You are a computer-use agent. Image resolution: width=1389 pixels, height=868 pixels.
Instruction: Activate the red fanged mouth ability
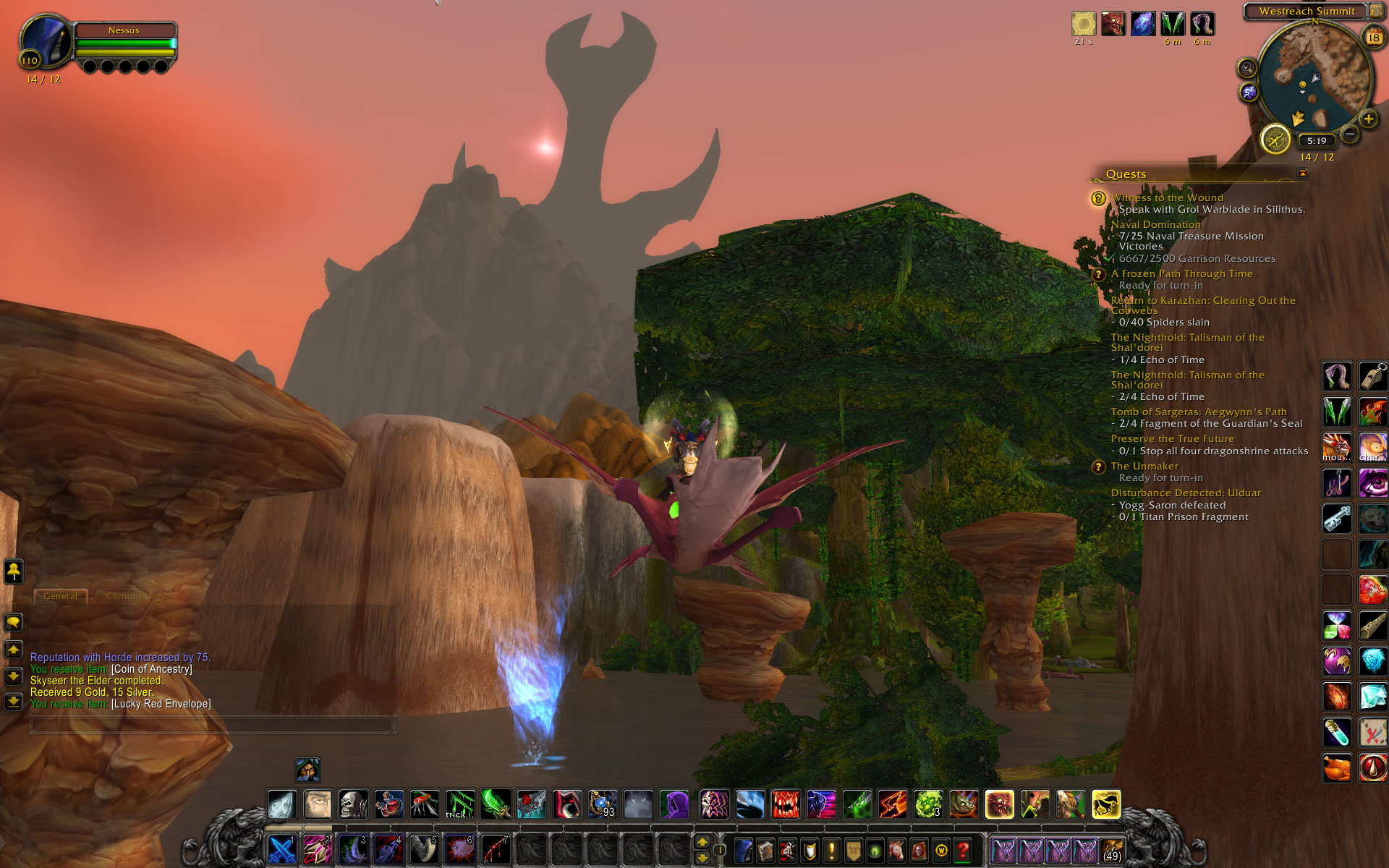pyautogui.click(x=786, y=804)
